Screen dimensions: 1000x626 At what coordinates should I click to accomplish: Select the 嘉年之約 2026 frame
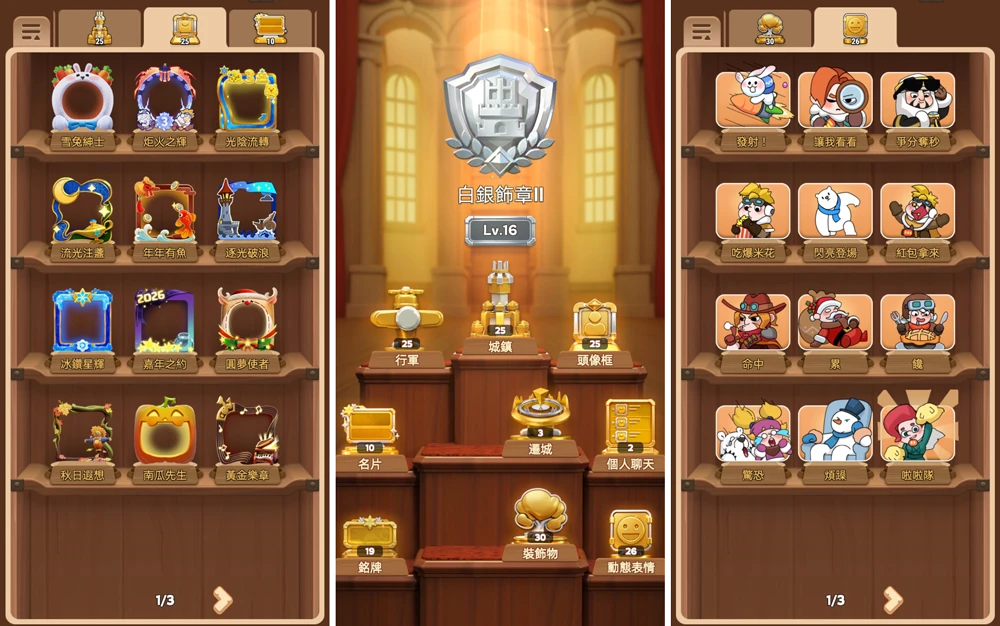[165, 324]
